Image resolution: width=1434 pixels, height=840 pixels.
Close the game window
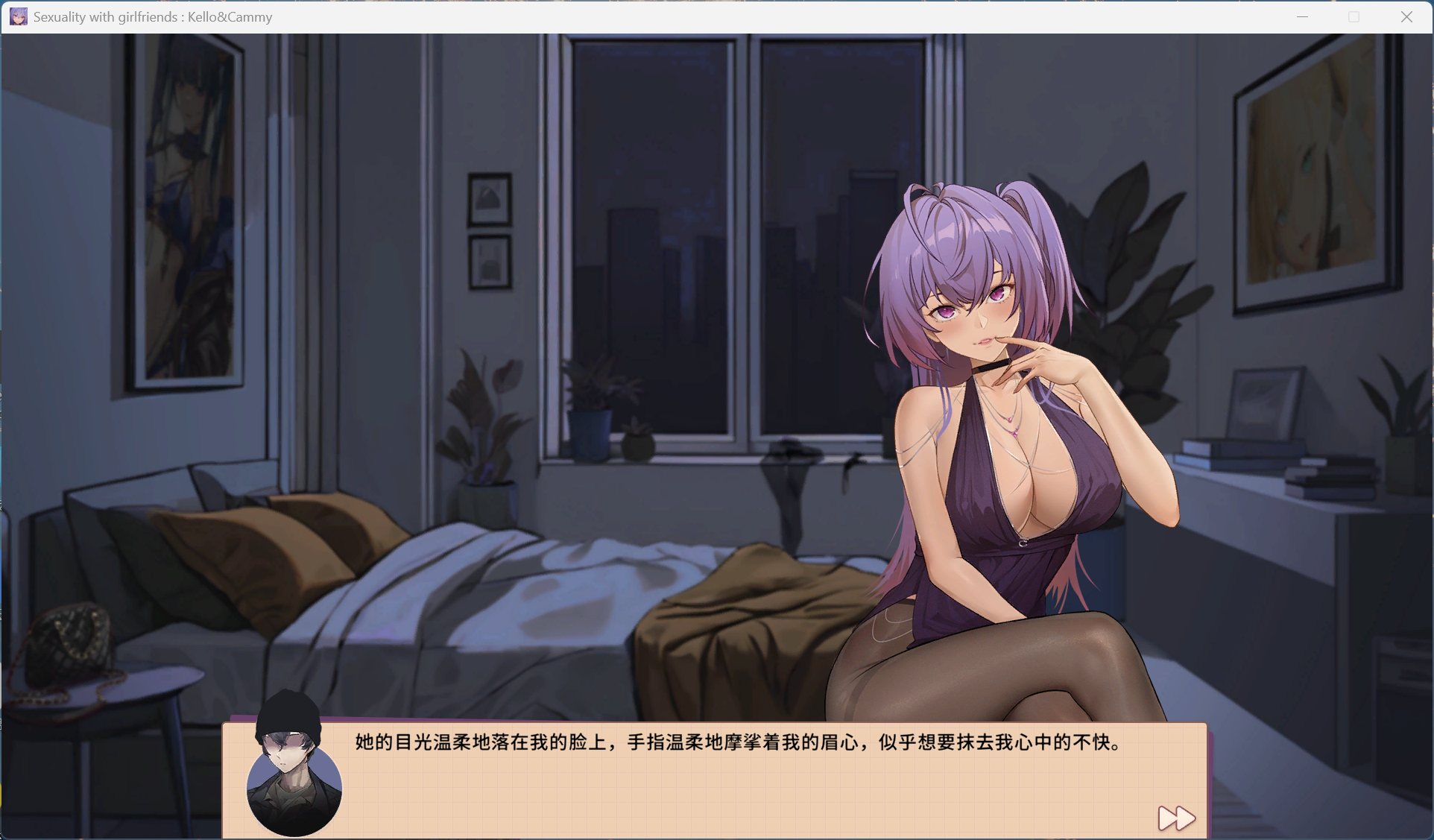(1407, 16)
